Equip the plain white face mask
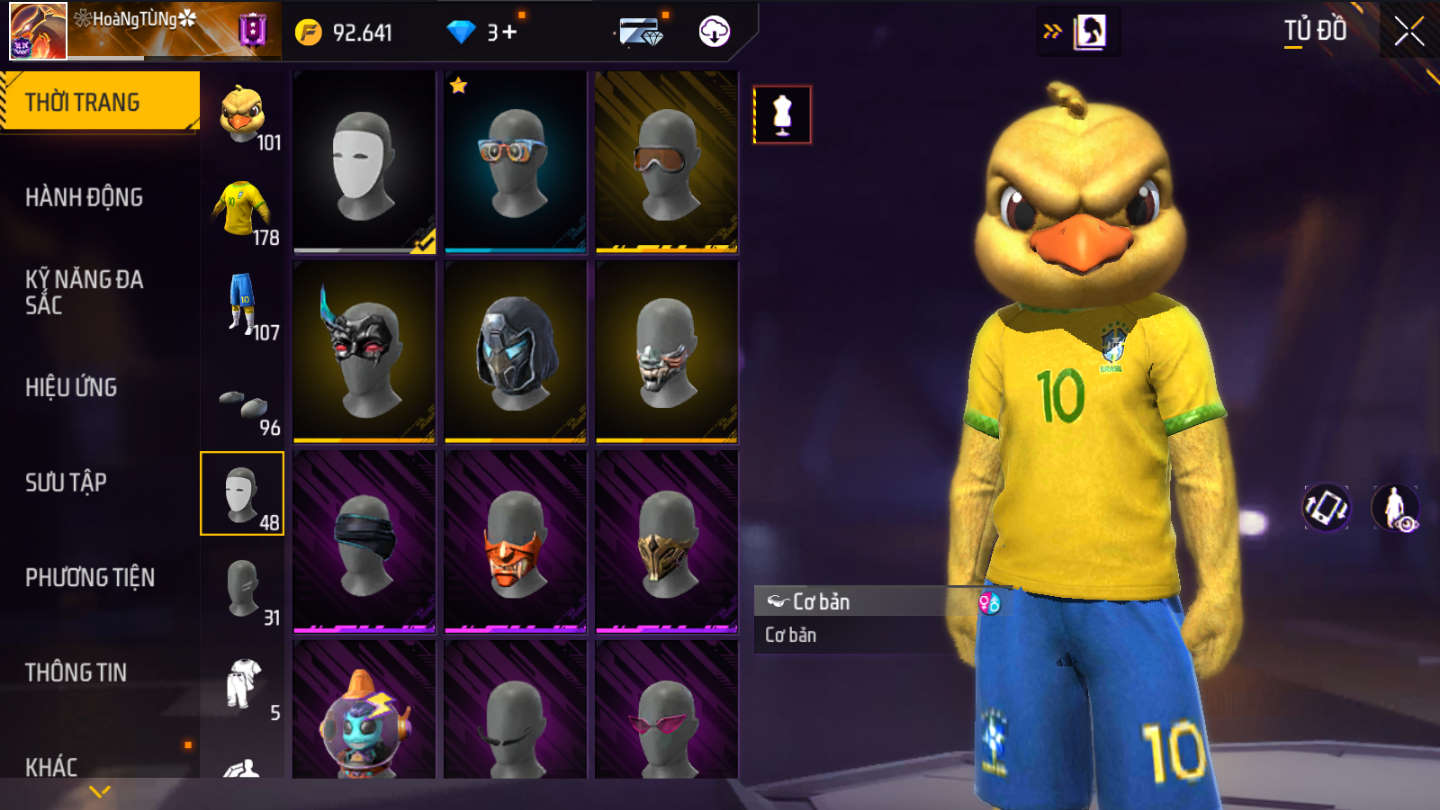Screen dimensions: 1440x810 tap(364, 161)
